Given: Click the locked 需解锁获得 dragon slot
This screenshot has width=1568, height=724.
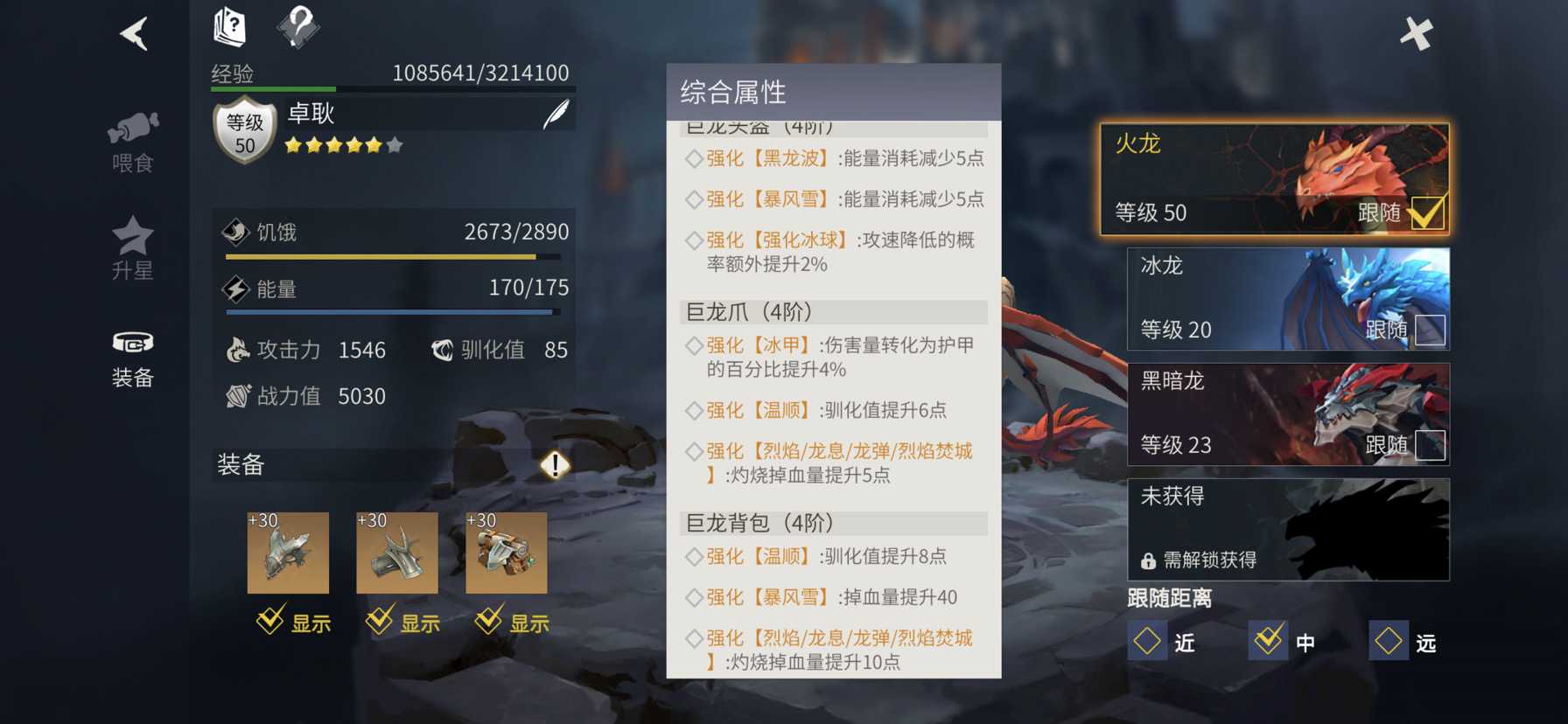Looking at the screenshot, I should tap(1286, 529).
